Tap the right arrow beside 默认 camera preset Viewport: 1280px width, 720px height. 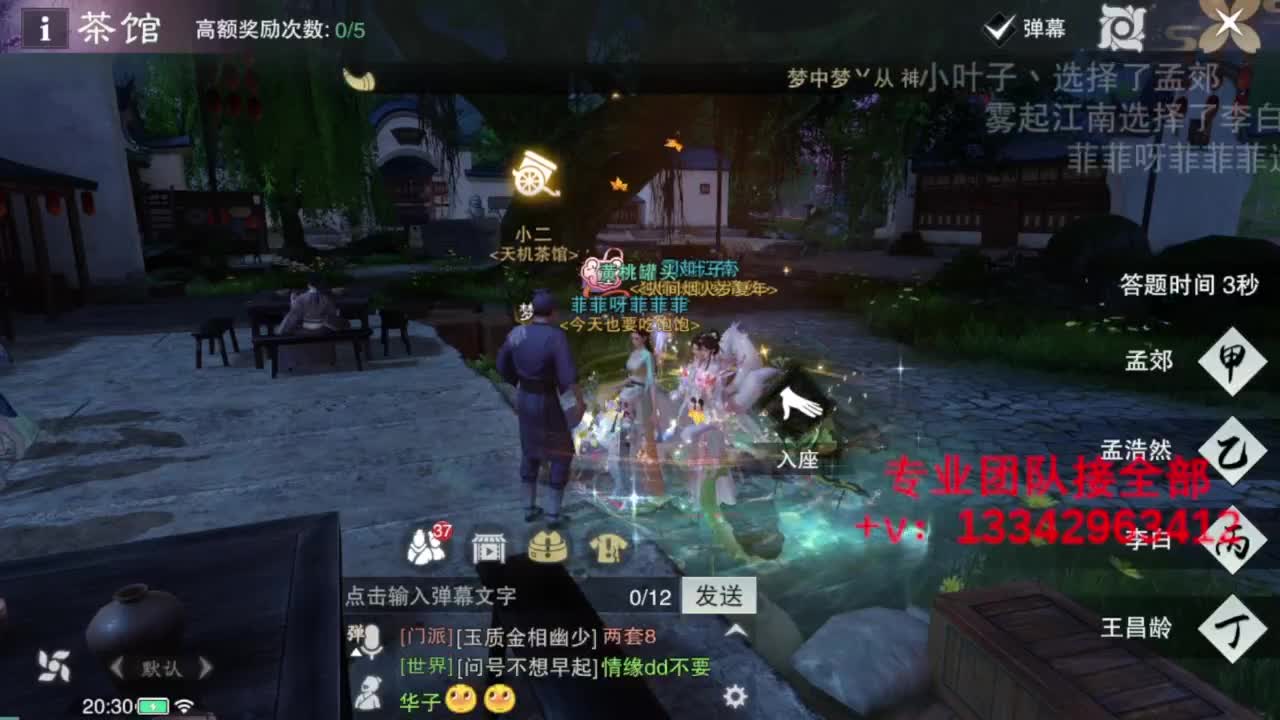pyautogui.click(x=204, y=667)
